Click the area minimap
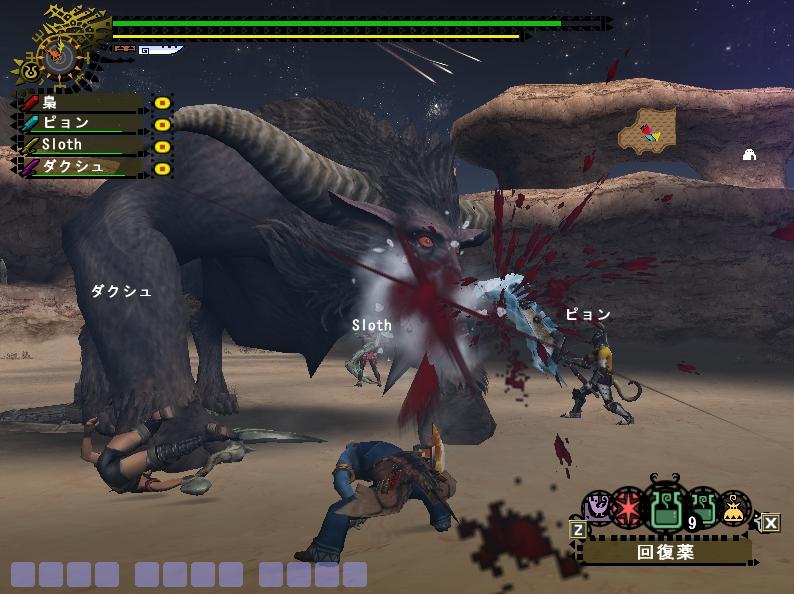This screenshot has height=594, width=794. point(647,132)
